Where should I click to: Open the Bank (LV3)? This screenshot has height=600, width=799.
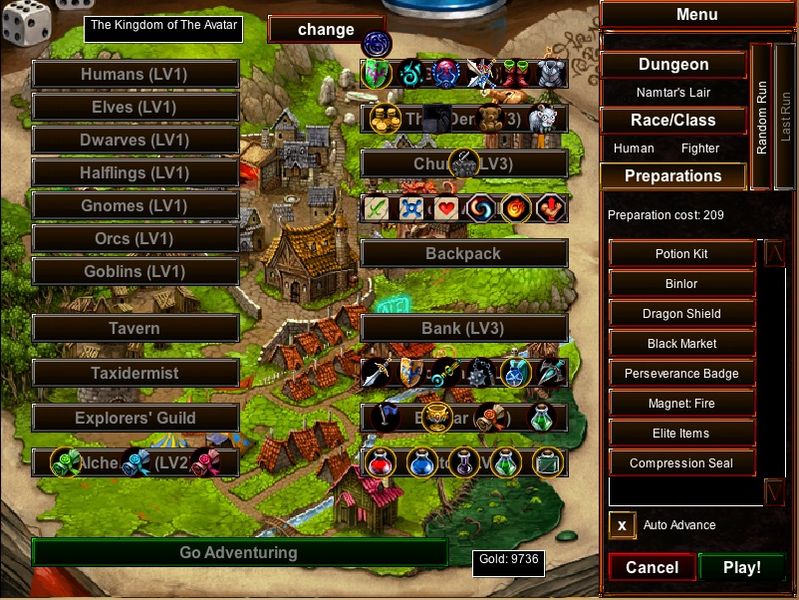pos(463,328)
